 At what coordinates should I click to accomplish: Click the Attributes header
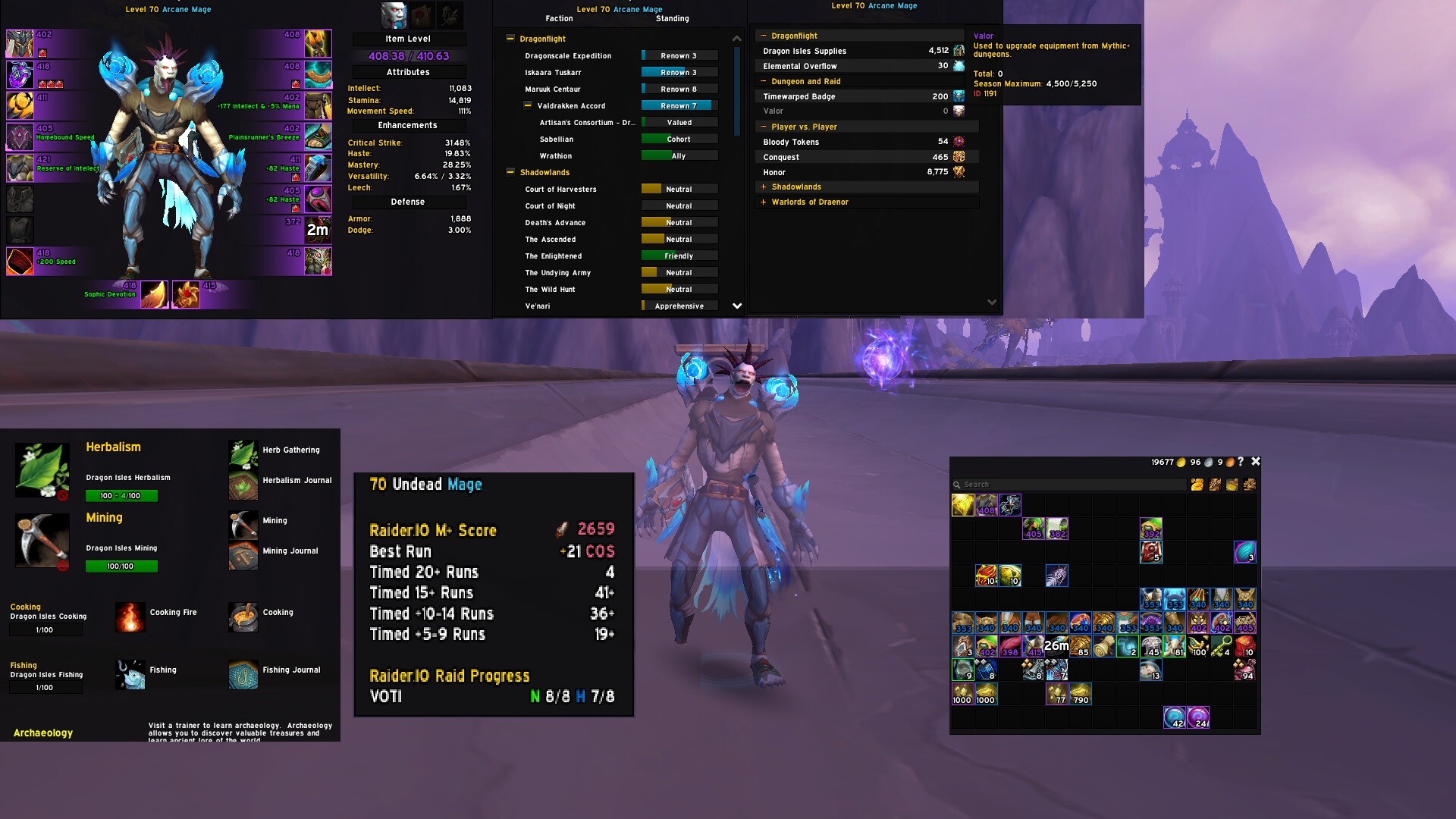tap(408, 72)
